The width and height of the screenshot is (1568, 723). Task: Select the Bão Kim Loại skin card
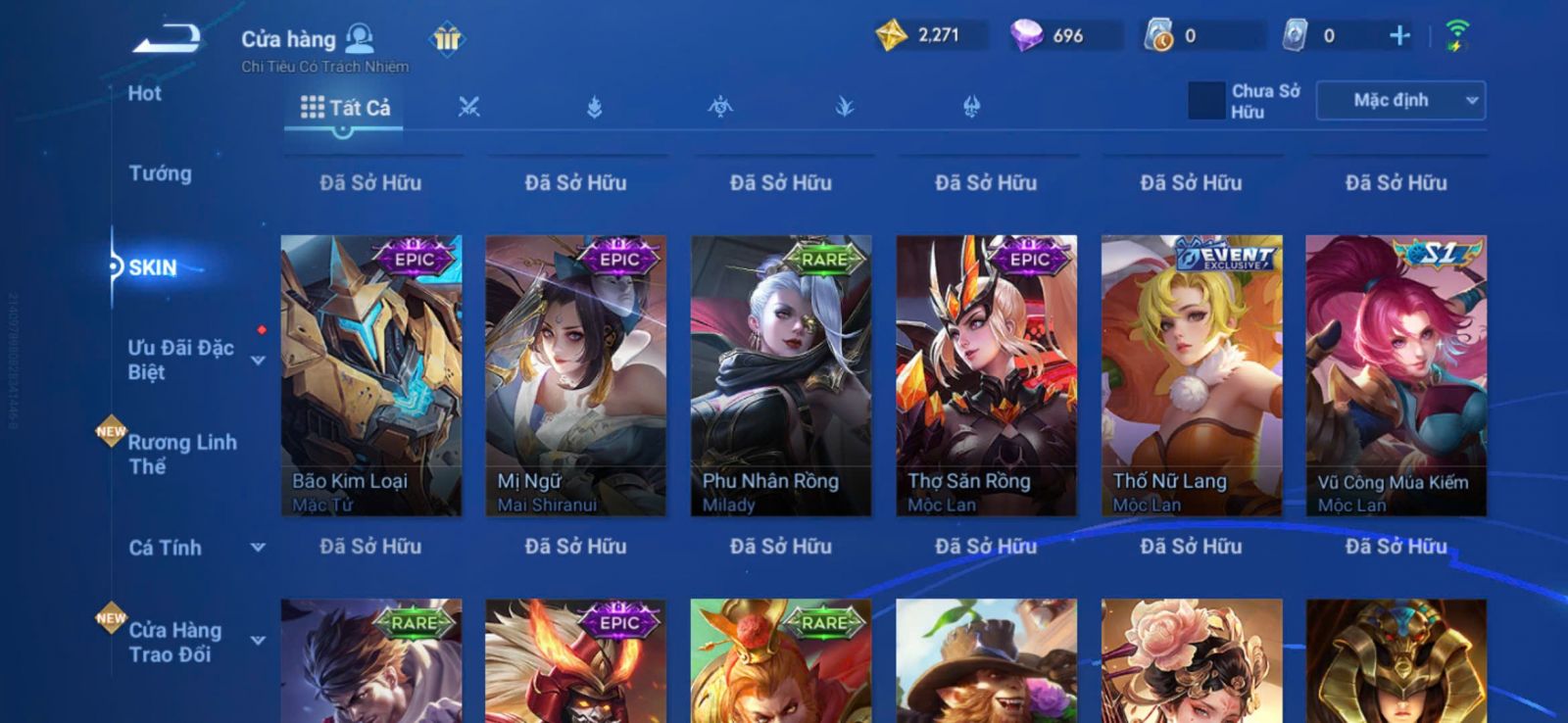[x=370, y=375]
